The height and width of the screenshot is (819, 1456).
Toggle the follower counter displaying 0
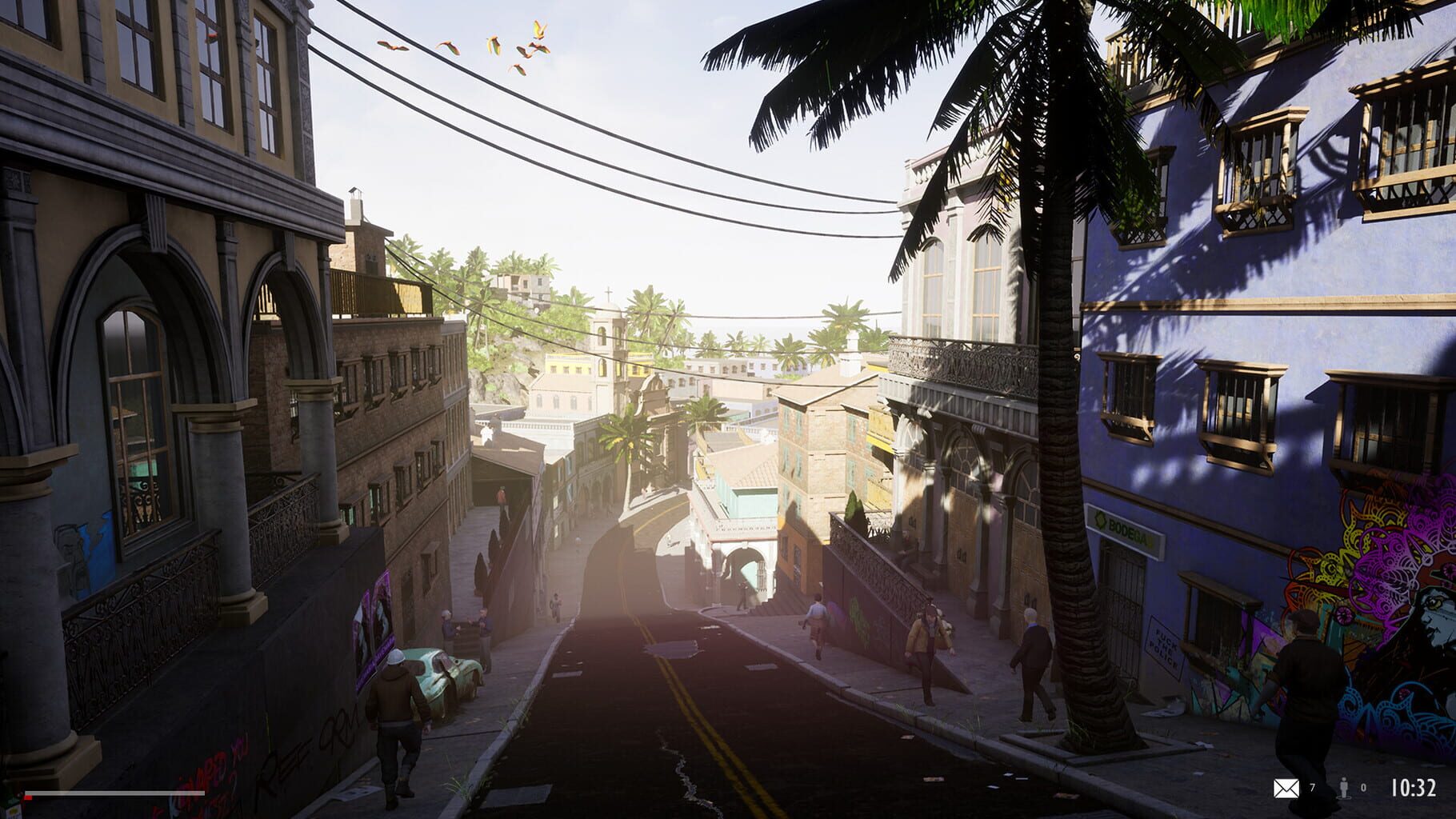tap(1363, 789)
